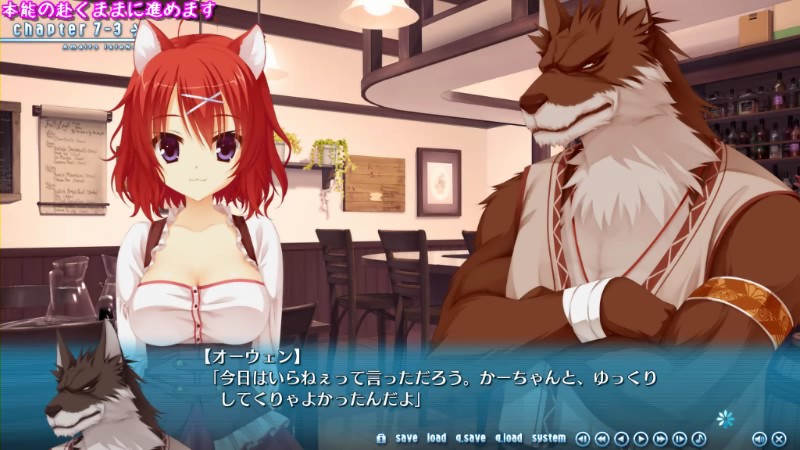Hide the text window with the X button
800x450 pixels.
778,438
